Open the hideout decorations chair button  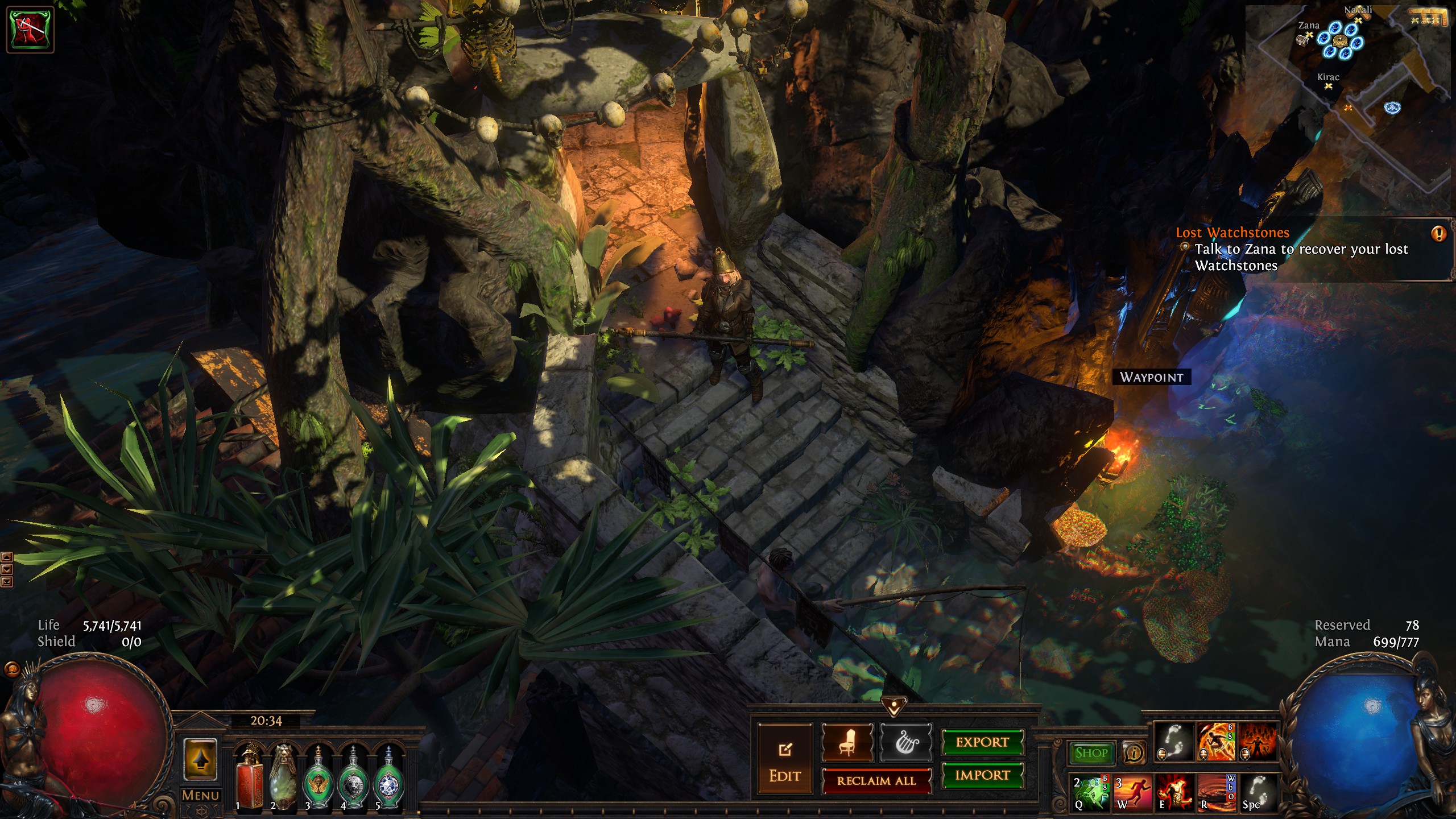[x=847, y=743]
